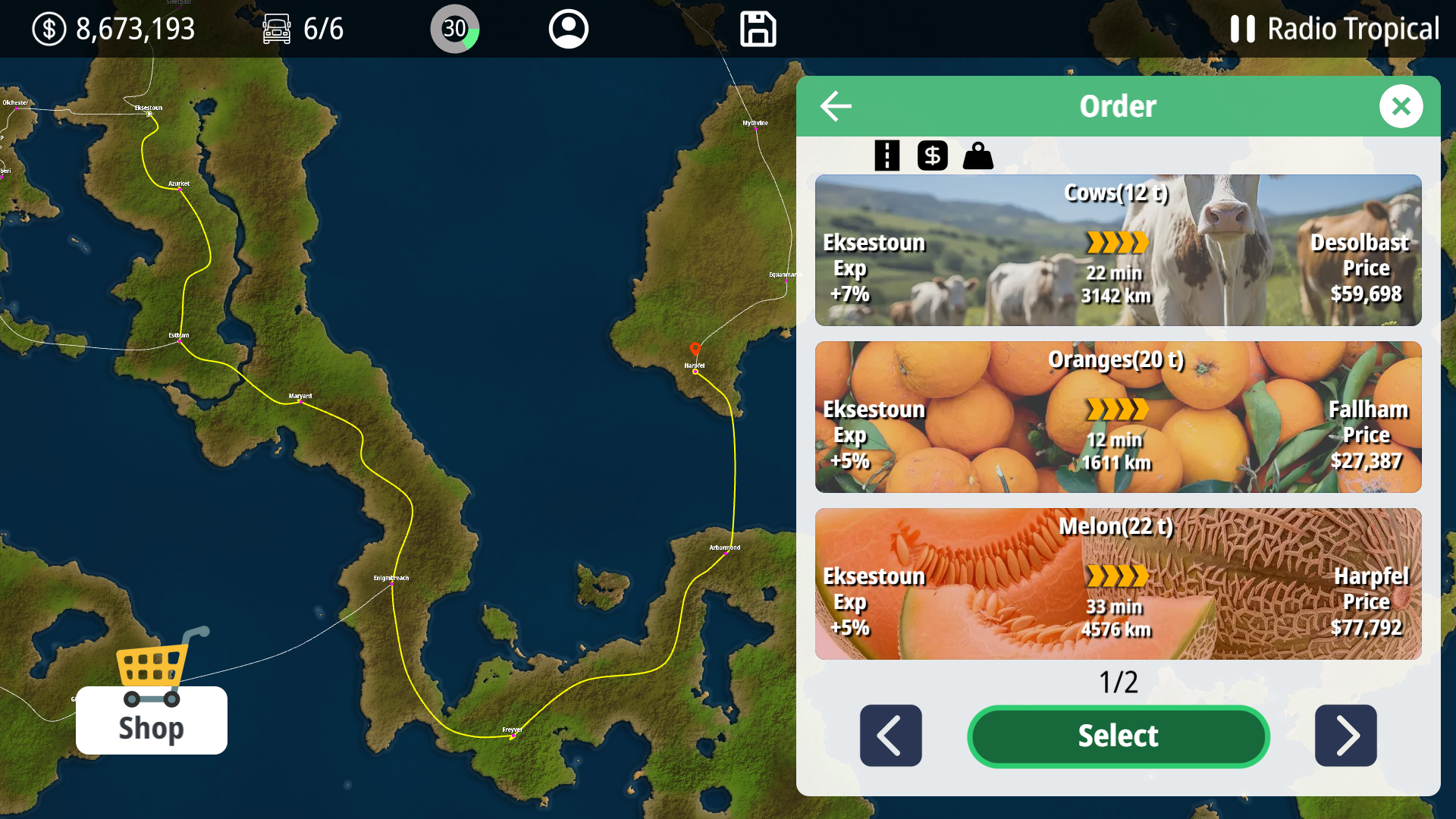1456x819 pixels.
Task: Select the Oranges 20 t order card
Action: [x=1118, y=417]
